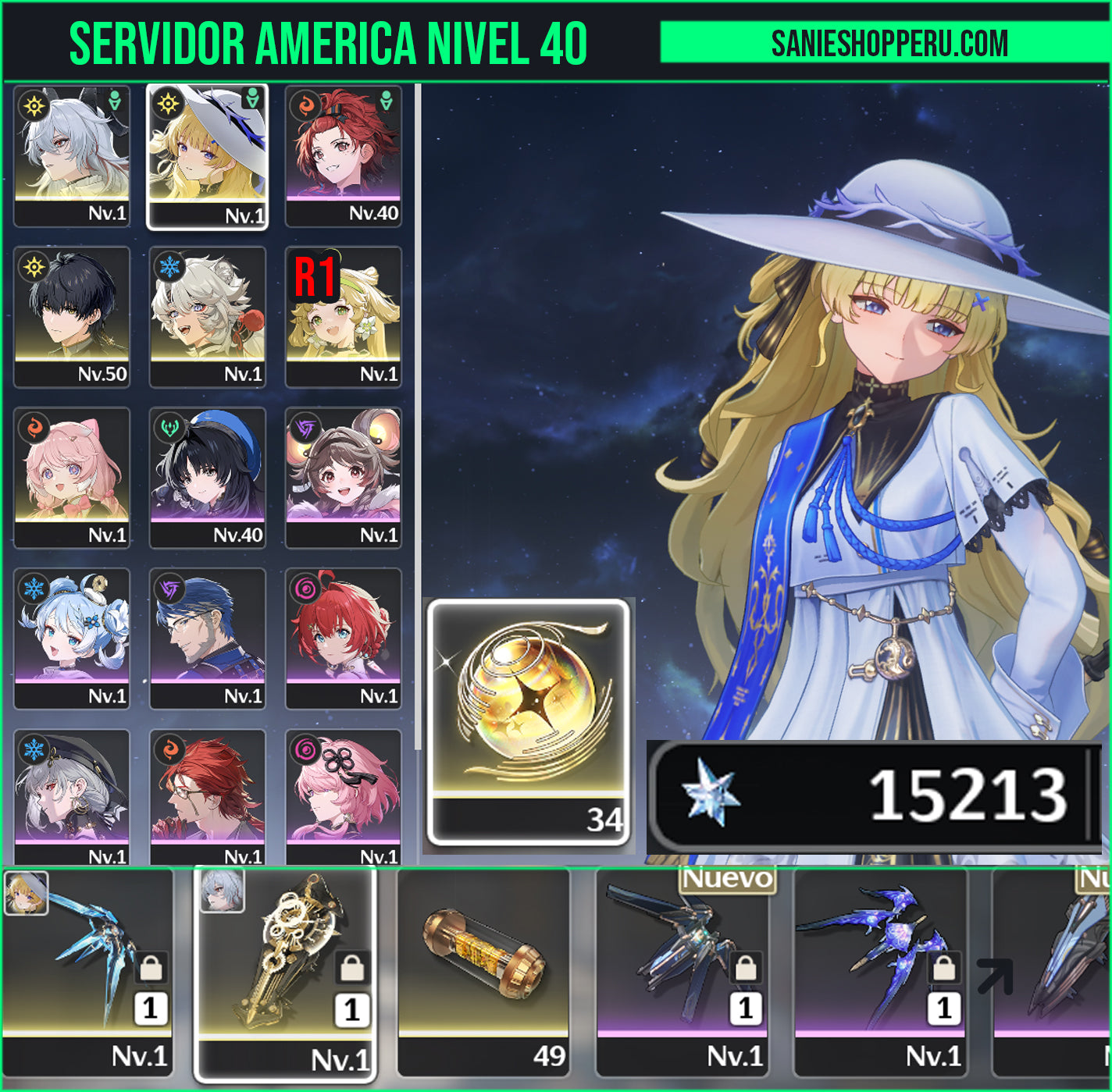Image resolution: width=1112 pixels, height=1092 pixels.
Task: Select the purple starry bladed weapon slot
Action: click(x=879, y=972)
